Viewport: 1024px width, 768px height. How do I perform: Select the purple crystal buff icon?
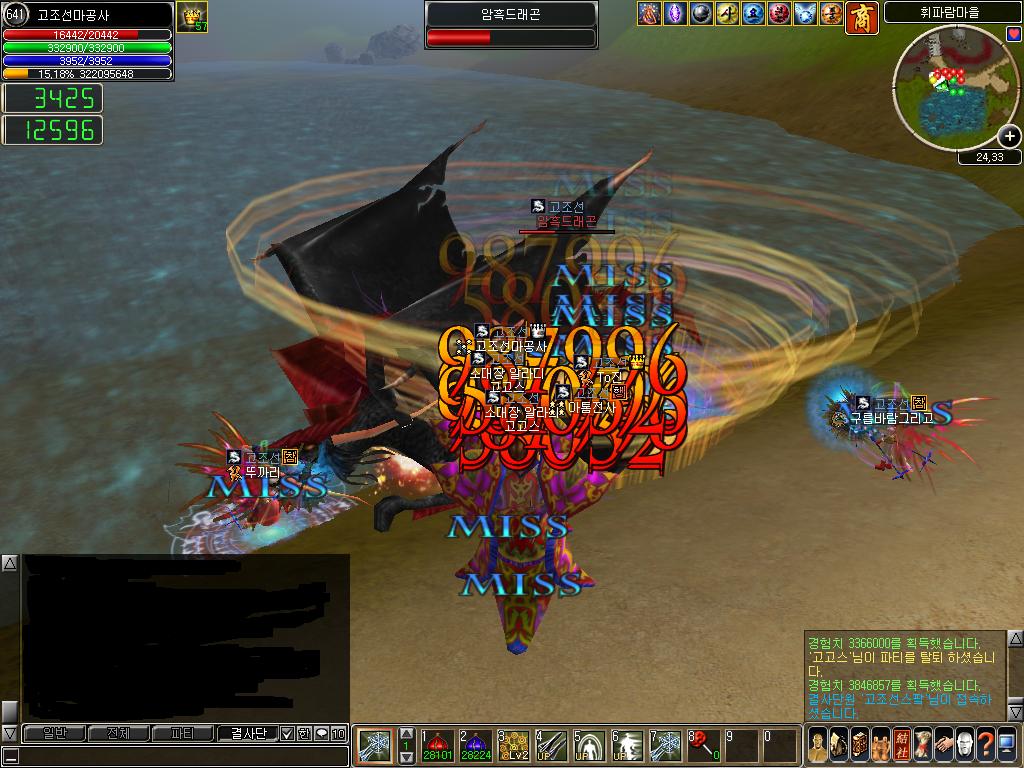point(672,13)
